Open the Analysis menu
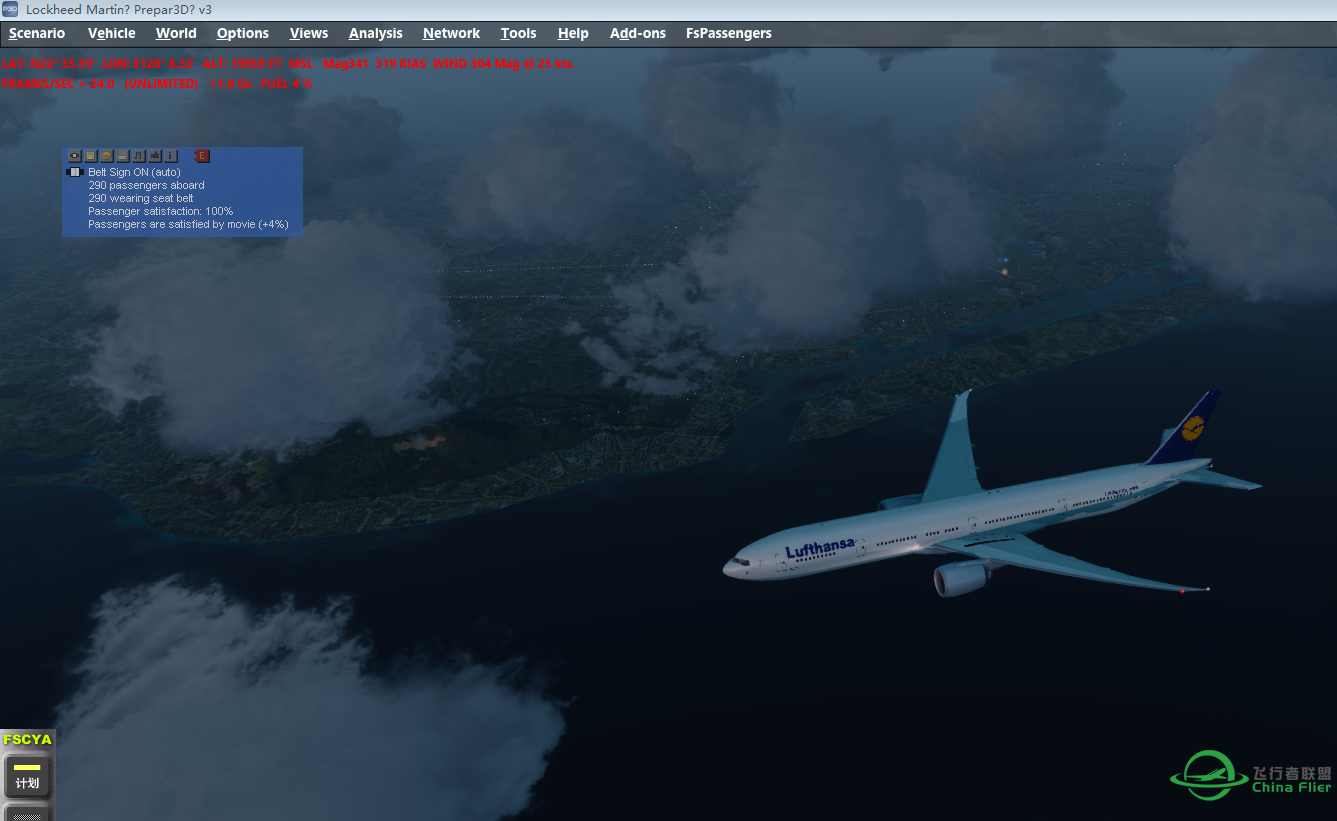 click(x=375, y=33)
